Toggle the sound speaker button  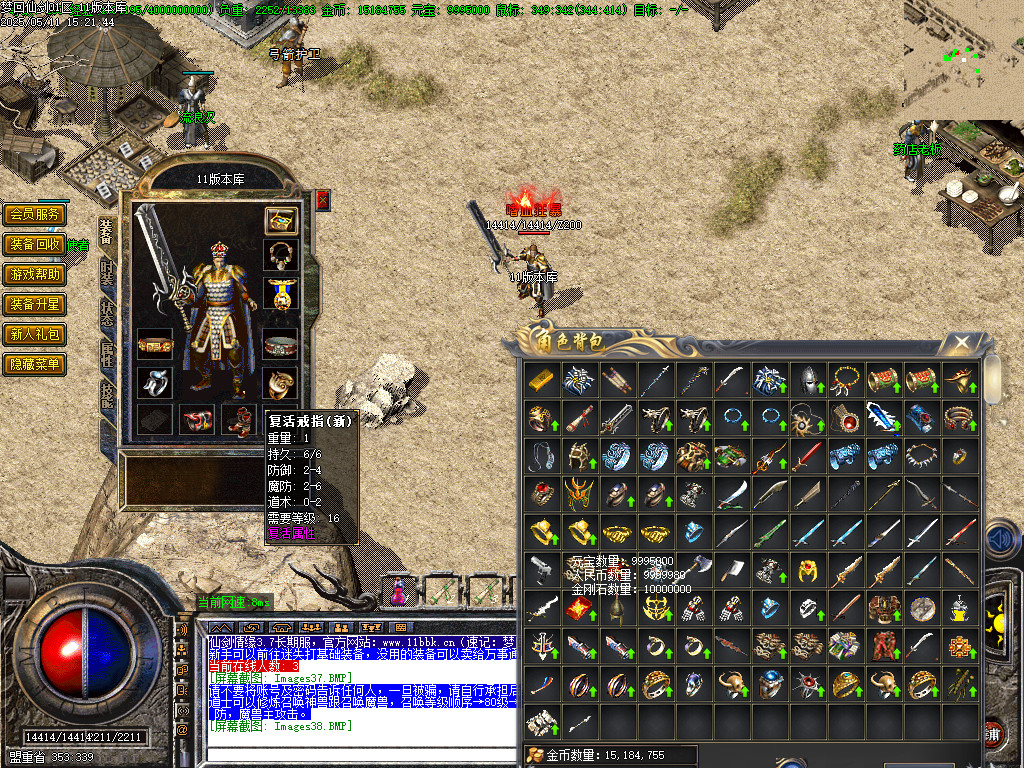[x=1001, y=540]
